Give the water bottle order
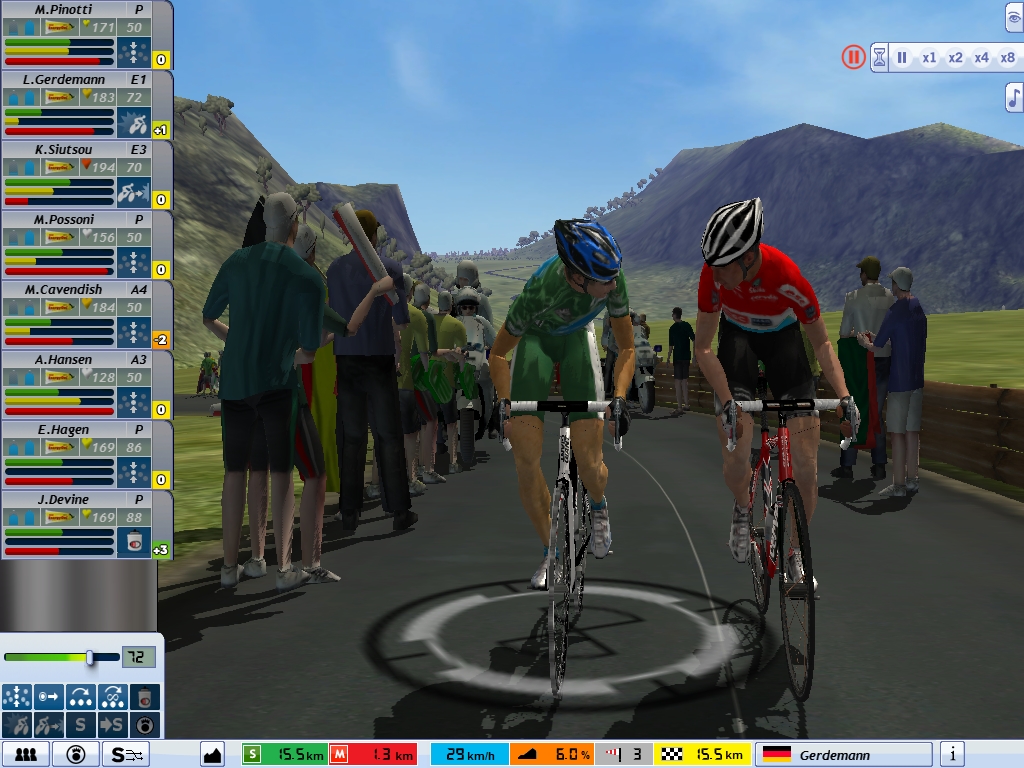 (x=145, y=696)
